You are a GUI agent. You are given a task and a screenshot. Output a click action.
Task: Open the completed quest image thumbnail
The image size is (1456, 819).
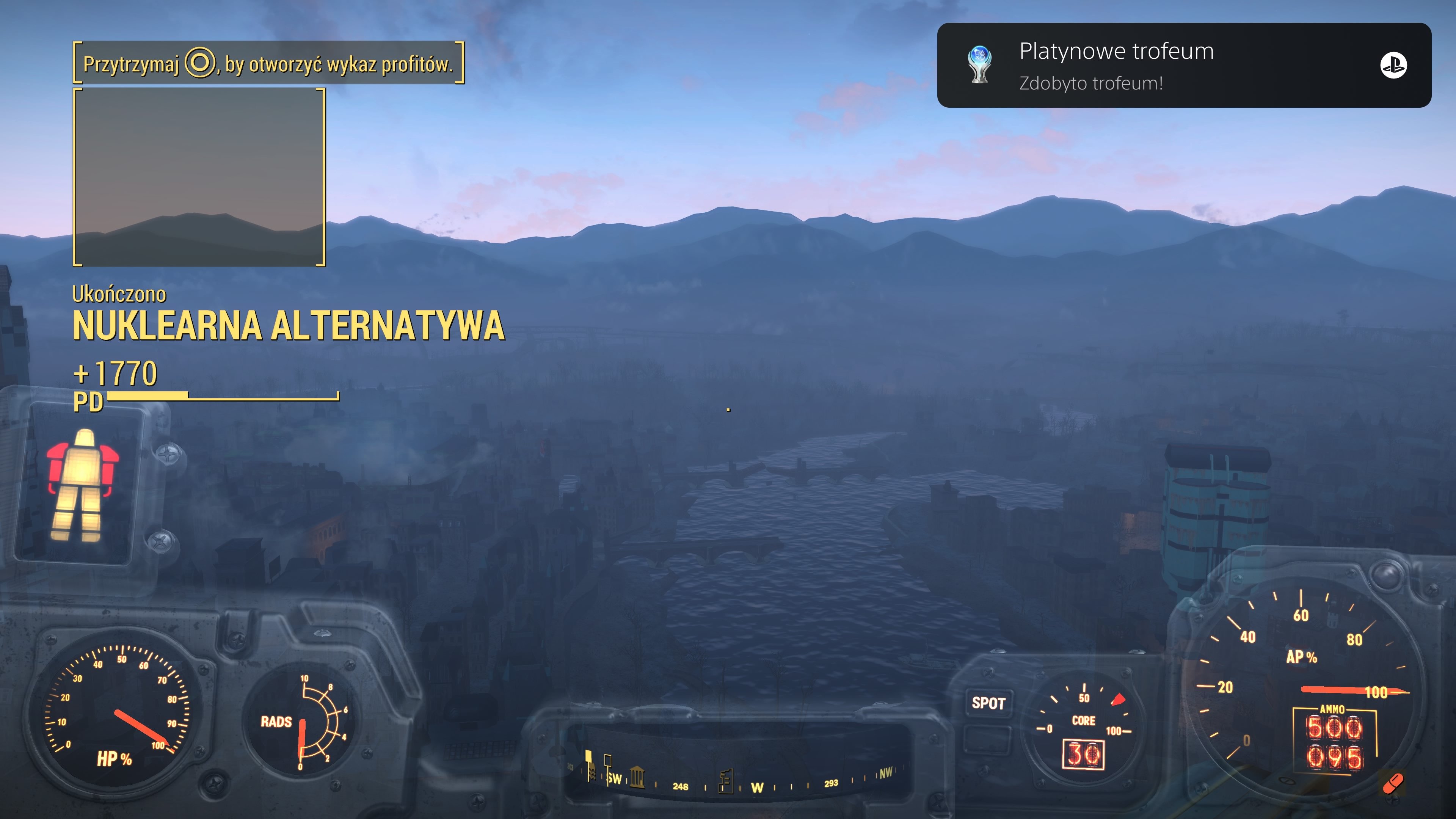coord(199,177)
